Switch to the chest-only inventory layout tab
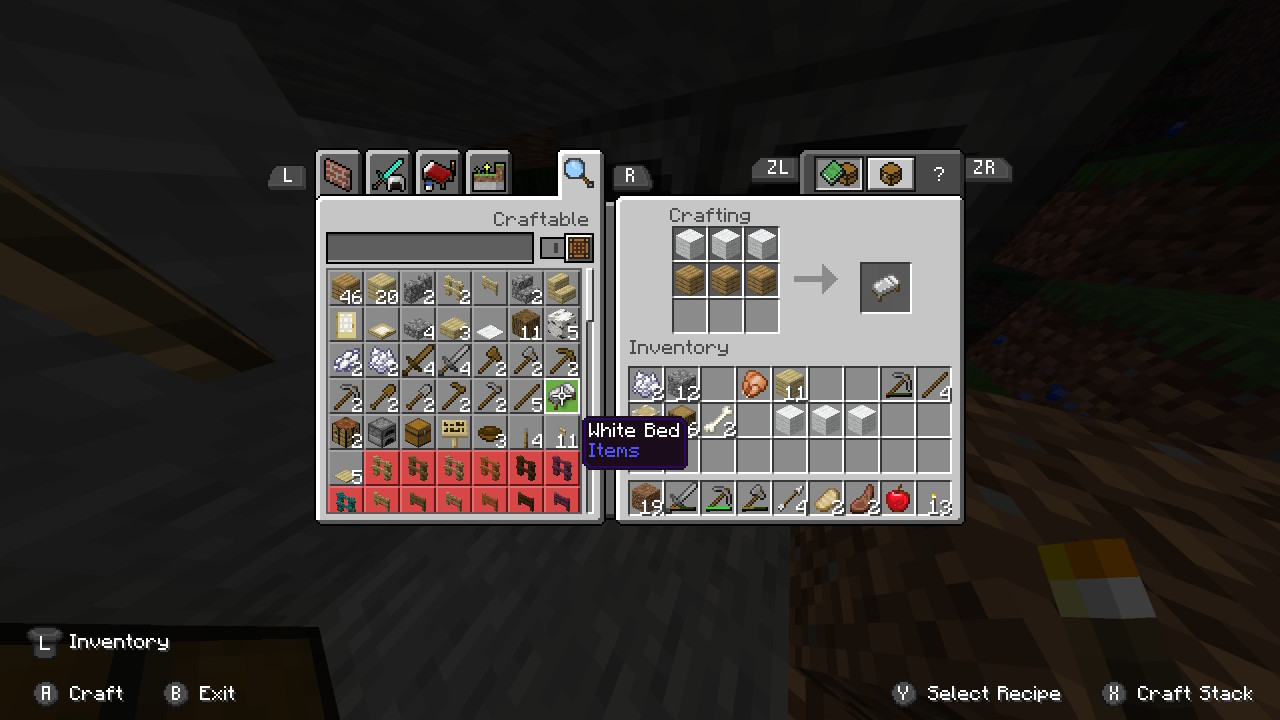 tap(889, 173)
